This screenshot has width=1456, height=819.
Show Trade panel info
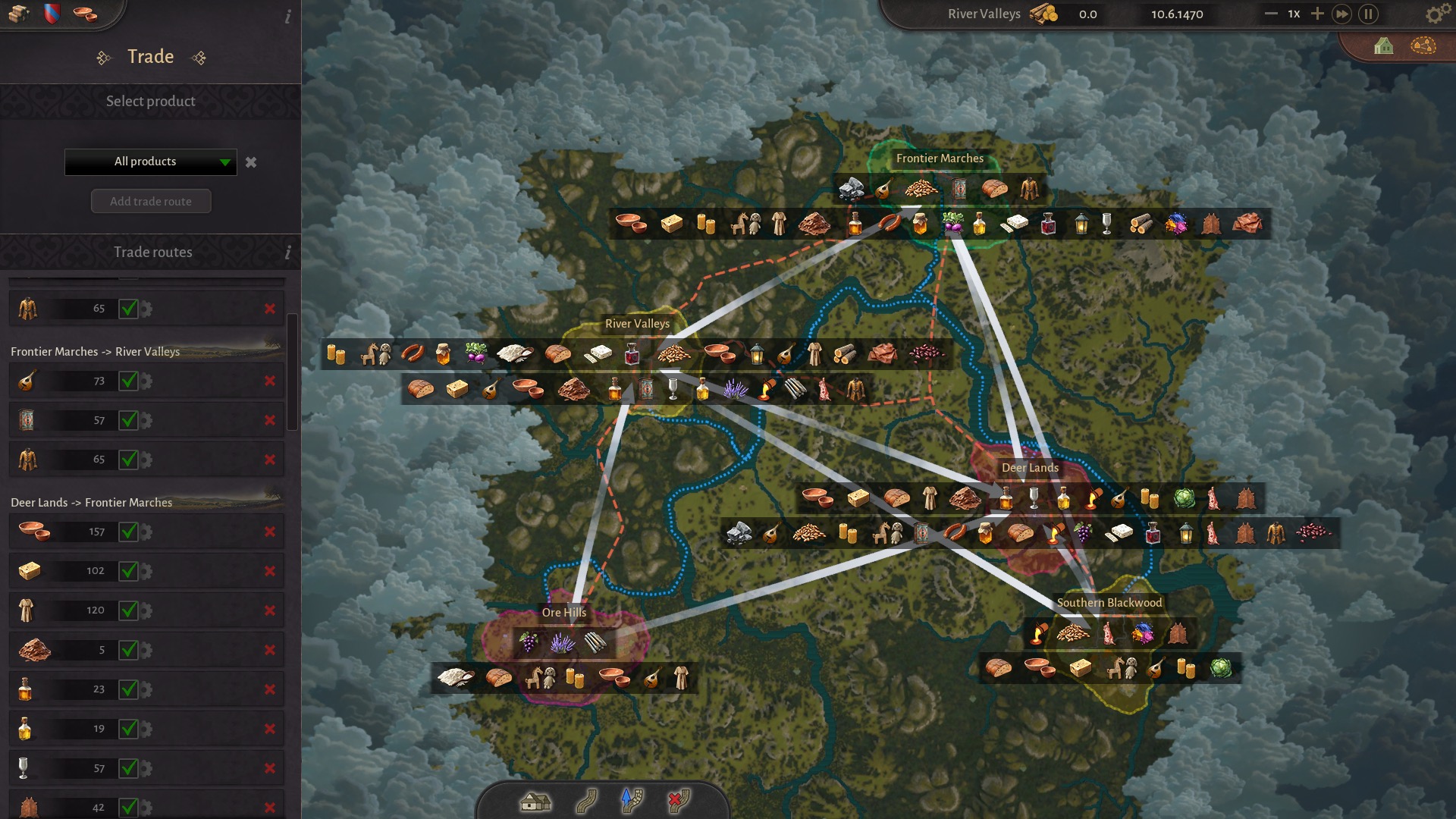pos(287,17)
